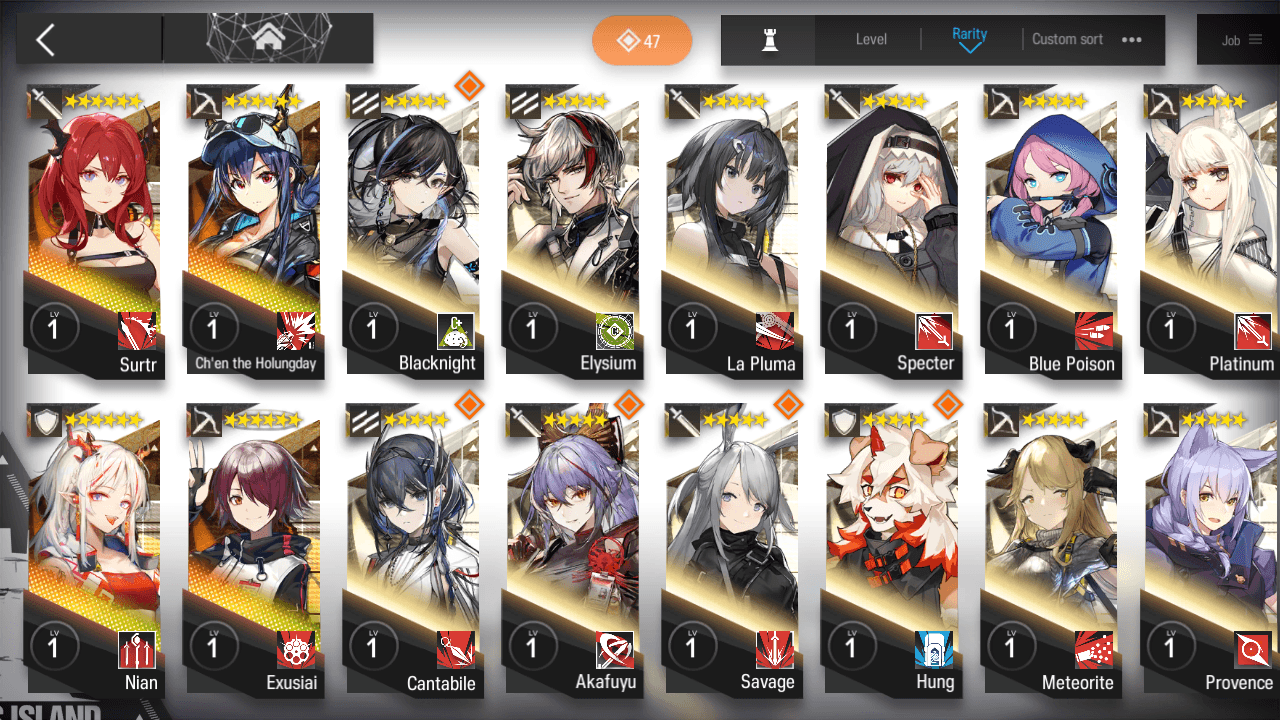The image size is (1280, 720).
Task: Choose the Specter operator card
Action: pyautogui.click(x=890, y=230)
